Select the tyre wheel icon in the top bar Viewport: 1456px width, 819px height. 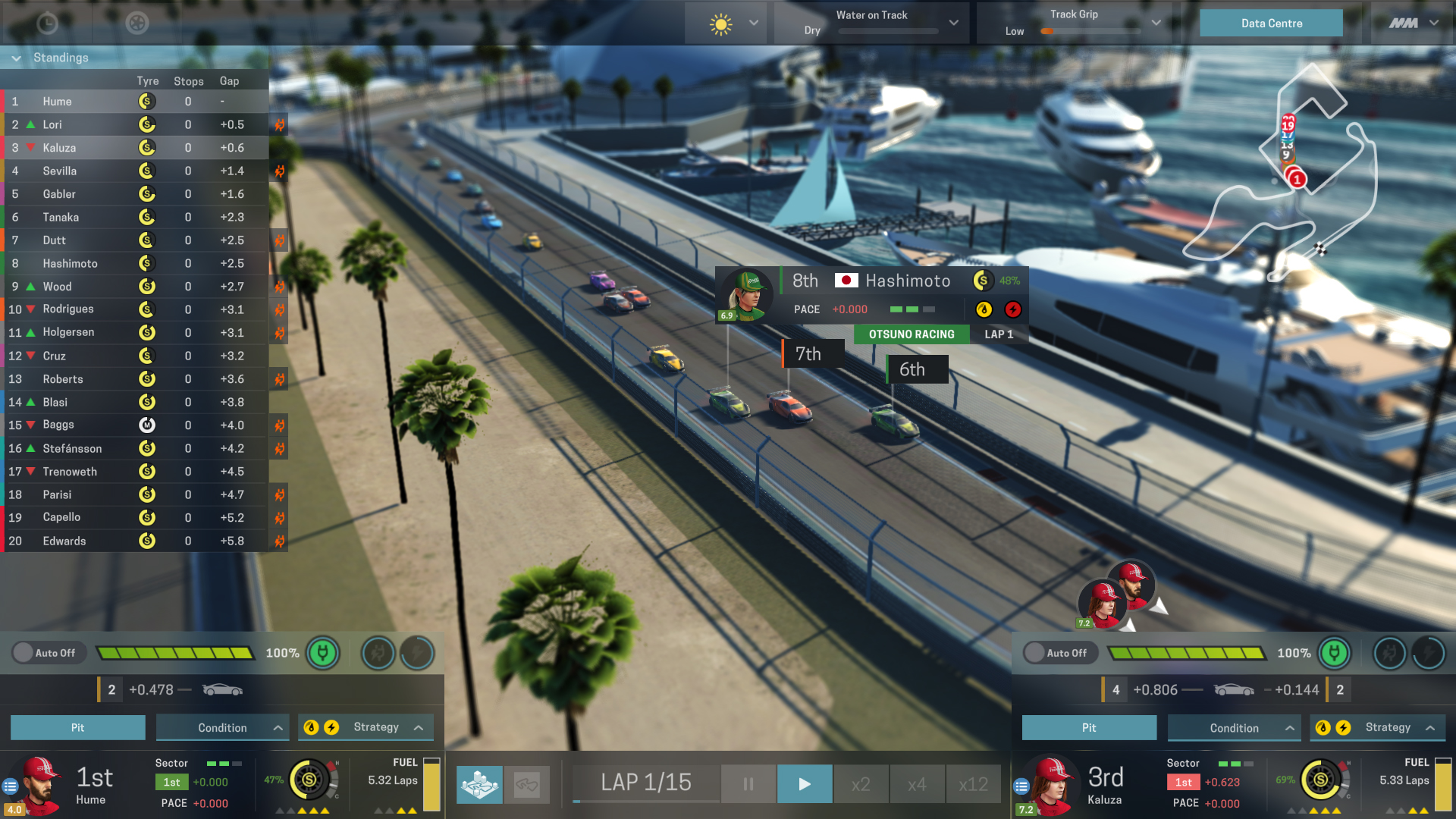coord(136,24)
